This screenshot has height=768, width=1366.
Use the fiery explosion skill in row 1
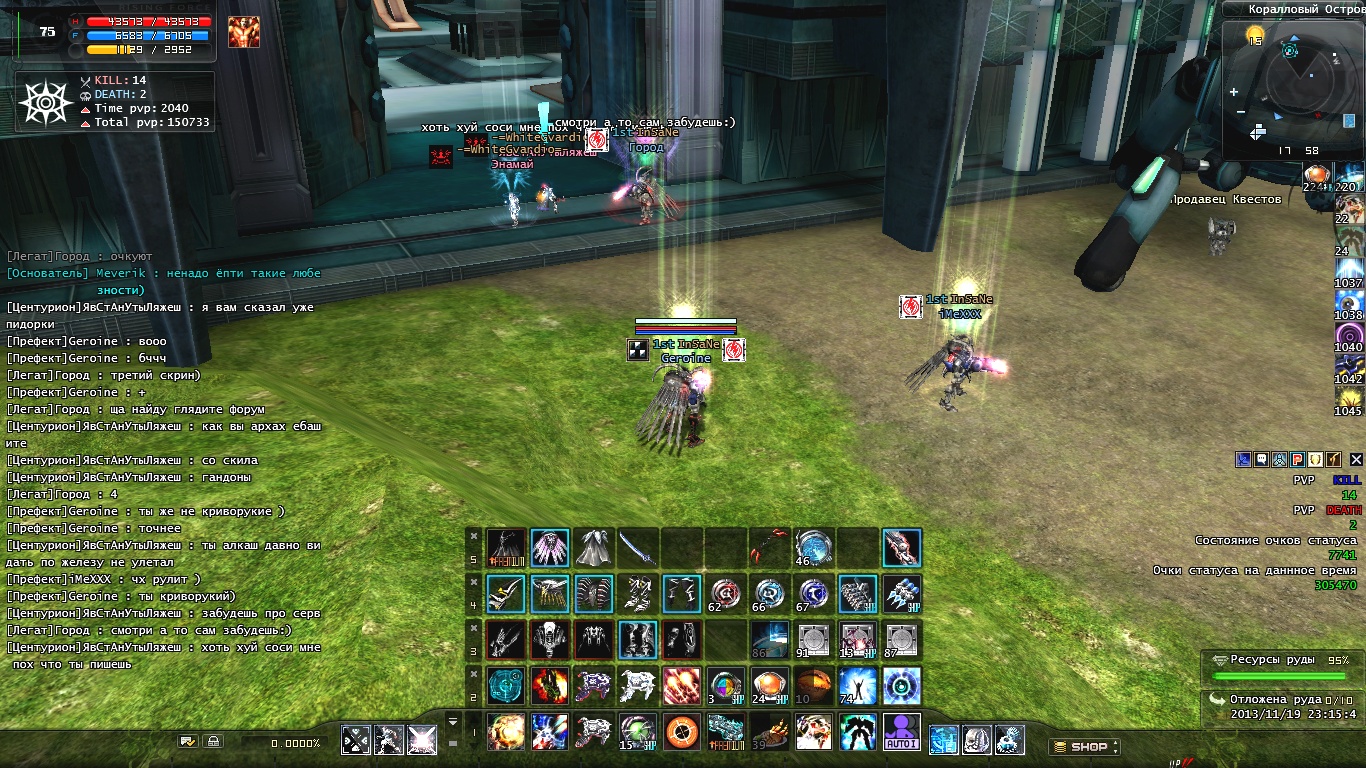506,732
